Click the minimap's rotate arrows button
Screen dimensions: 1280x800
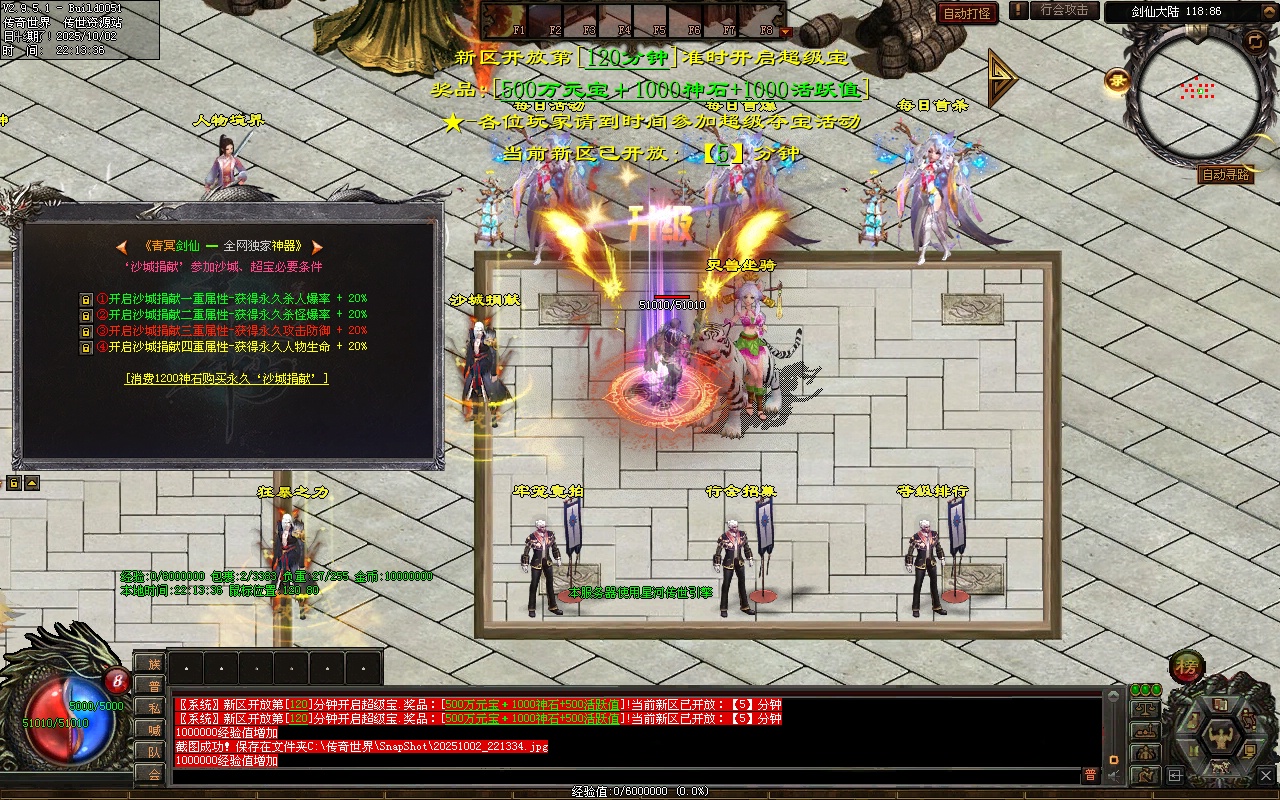[x=1254, y=41]
